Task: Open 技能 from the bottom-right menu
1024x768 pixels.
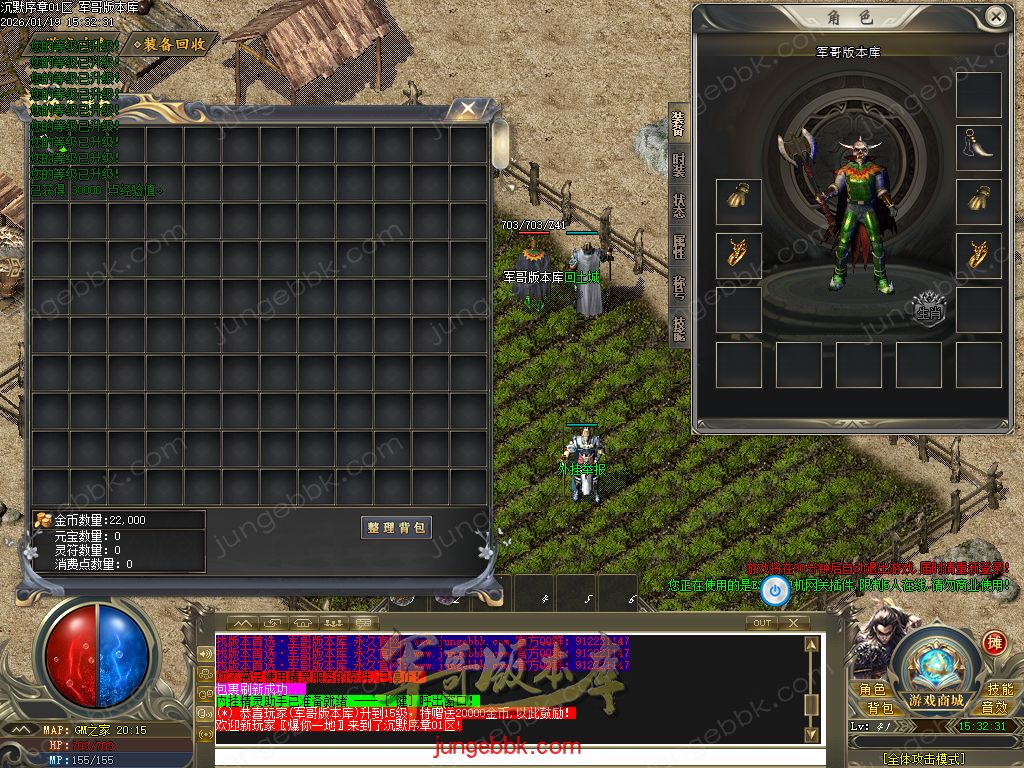Action: (x=1000, y=690)
